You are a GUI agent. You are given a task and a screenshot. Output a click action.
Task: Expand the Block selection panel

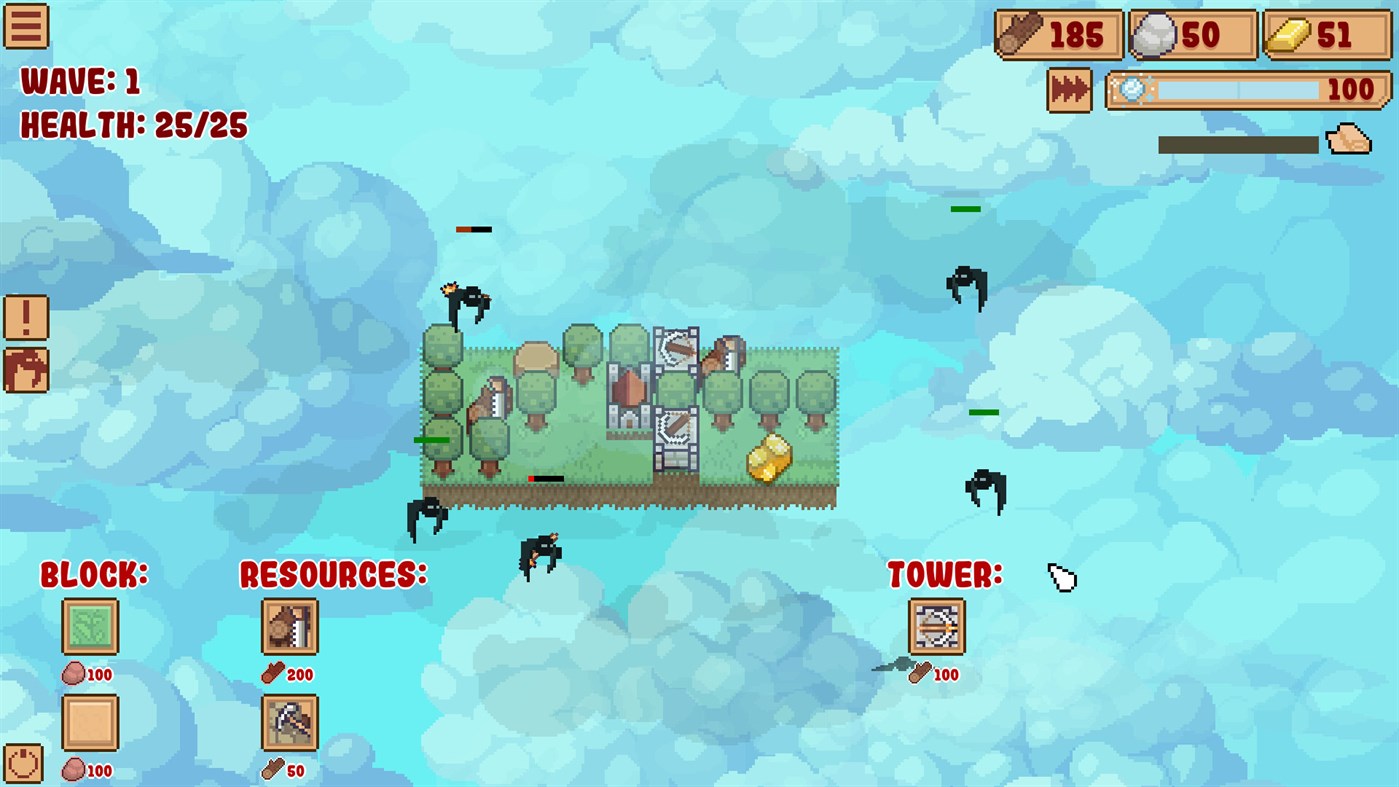tap(94, 575)
